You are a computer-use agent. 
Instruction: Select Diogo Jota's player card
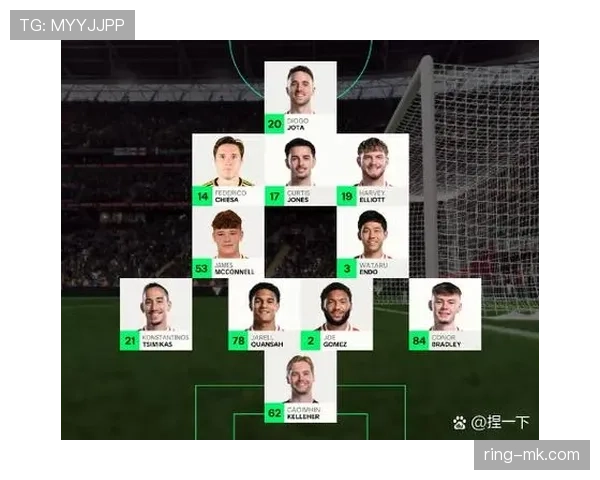(300, 97)
